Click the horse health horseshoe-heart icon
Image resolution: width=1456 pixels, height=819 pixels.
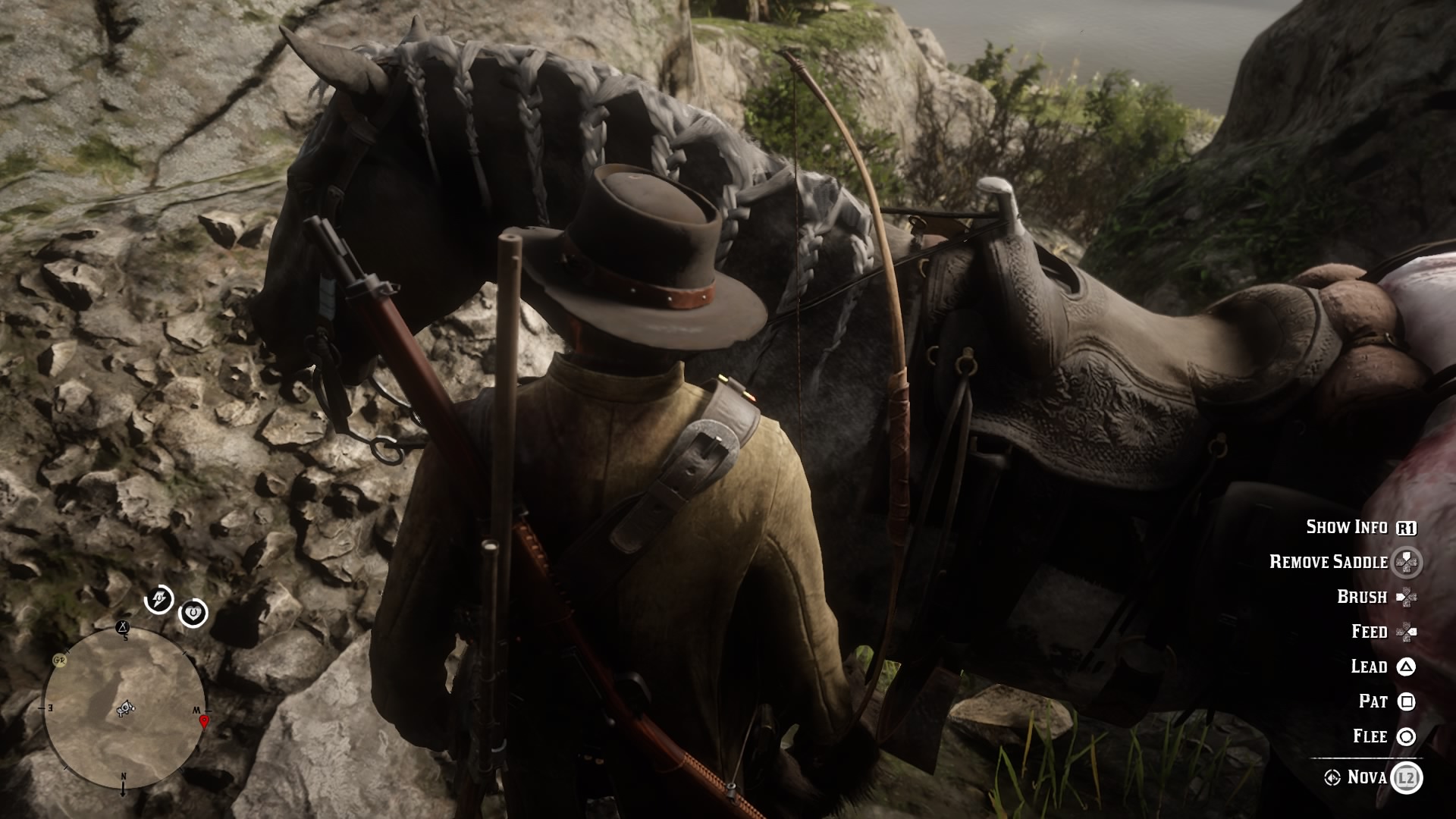tap(194, 611)
